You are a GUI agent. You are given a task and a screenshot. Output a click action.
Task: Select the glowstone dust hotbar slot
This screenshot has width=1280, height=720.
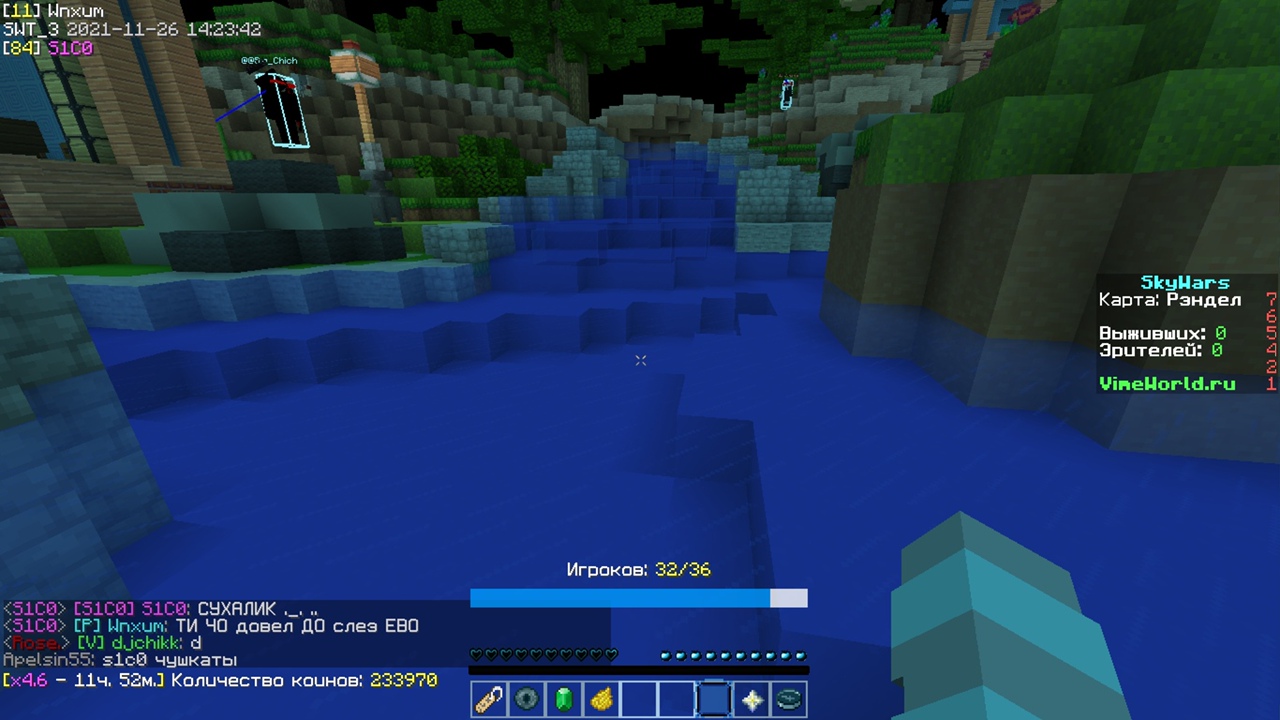[601, 699]
